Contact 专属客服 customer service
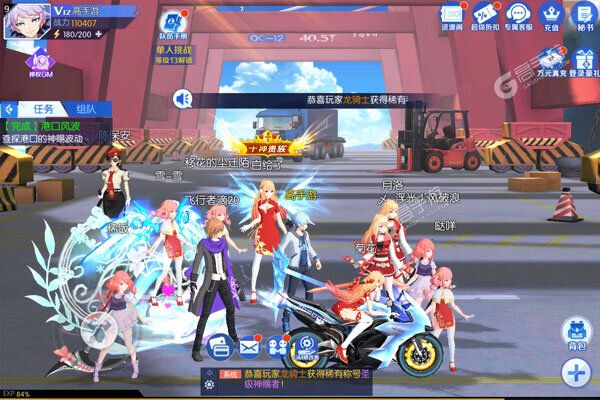The width and height of the screenshot is (600, 400). pyautogui.click(x=517, y=16)
